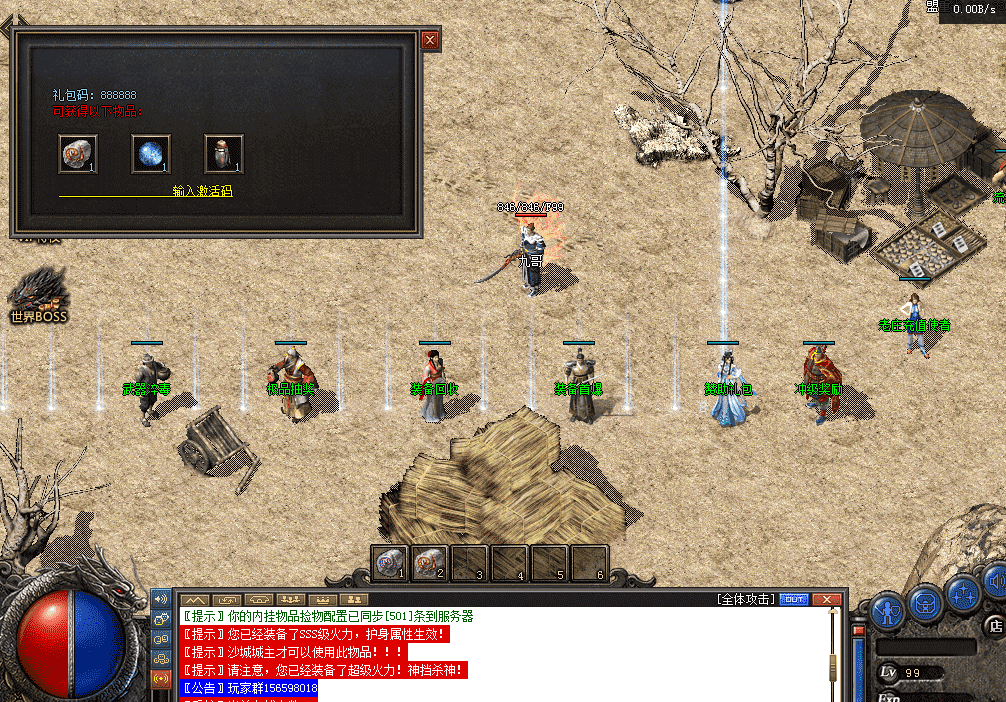This screenshot has width=1006, height=702.
Task: Click the blue OUT button on chat bar
Action: click(x=794, y=599)
